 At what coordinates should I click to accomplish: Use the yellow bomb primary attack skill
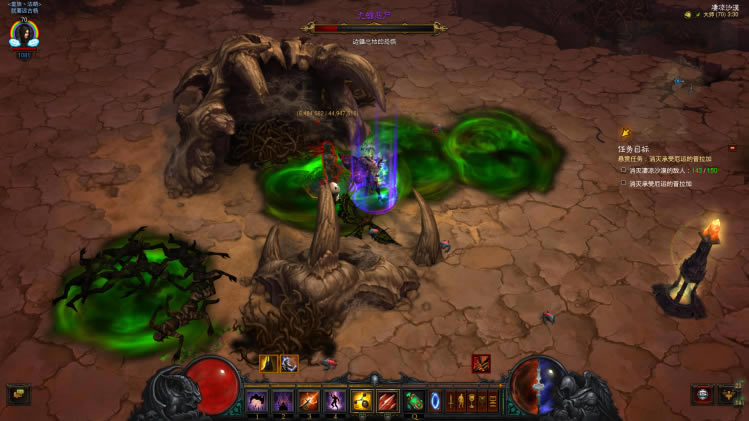(x=361, y=401)
